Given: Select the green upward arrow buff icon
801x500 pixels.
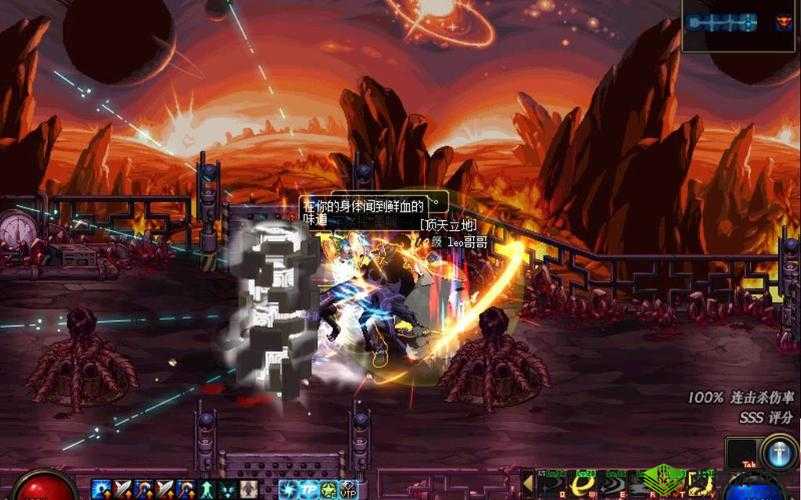Looking at the screenshot, I should 208,489.
